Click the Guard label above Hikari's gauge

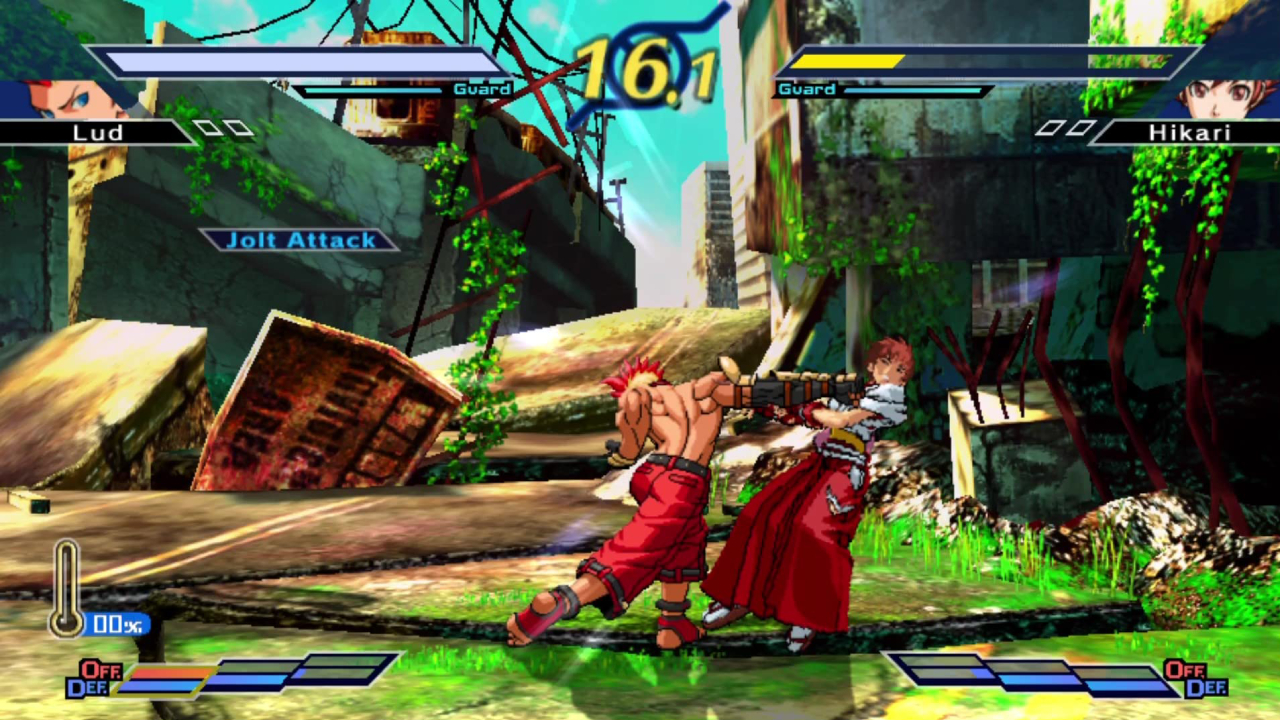coord(806,89)
